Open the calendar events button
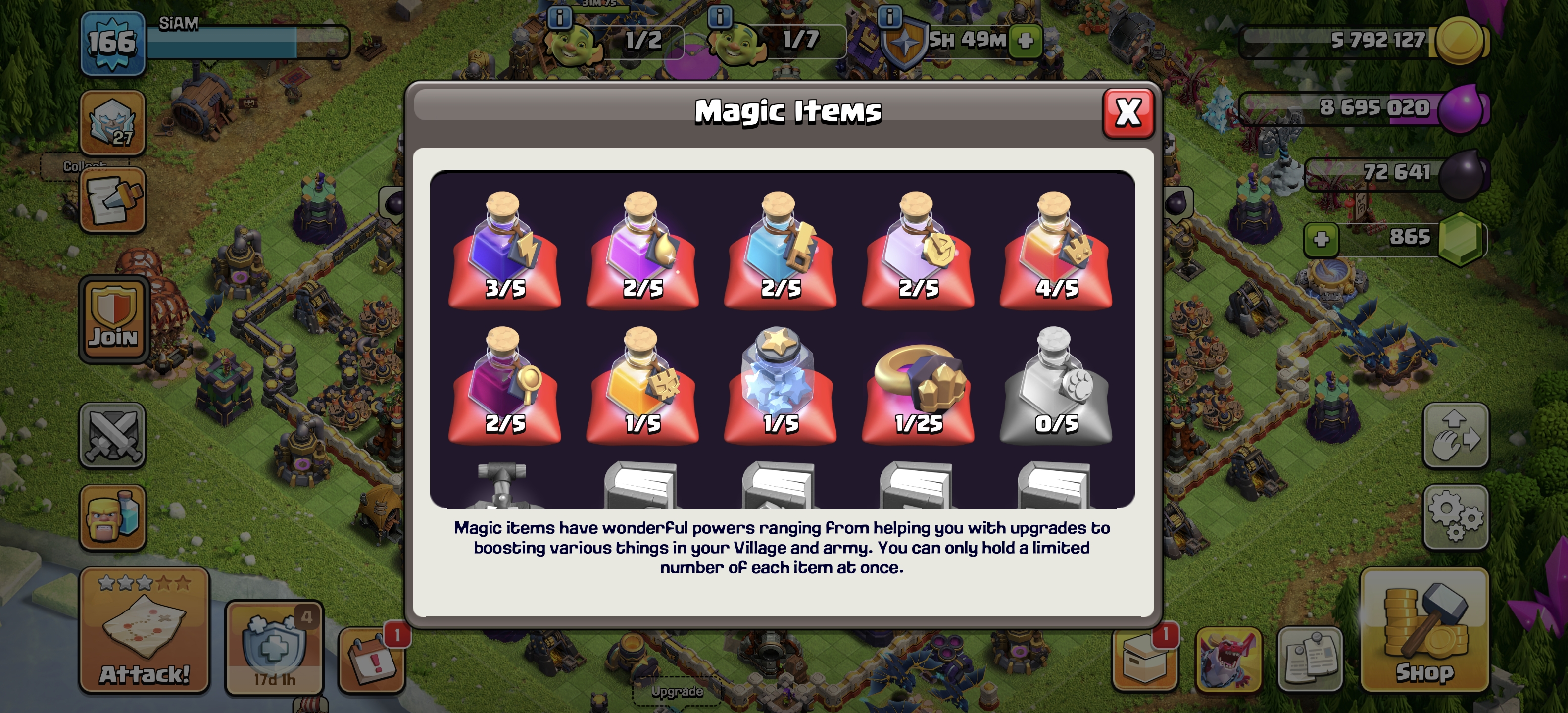1568x713 pixels. coord(372,660)
